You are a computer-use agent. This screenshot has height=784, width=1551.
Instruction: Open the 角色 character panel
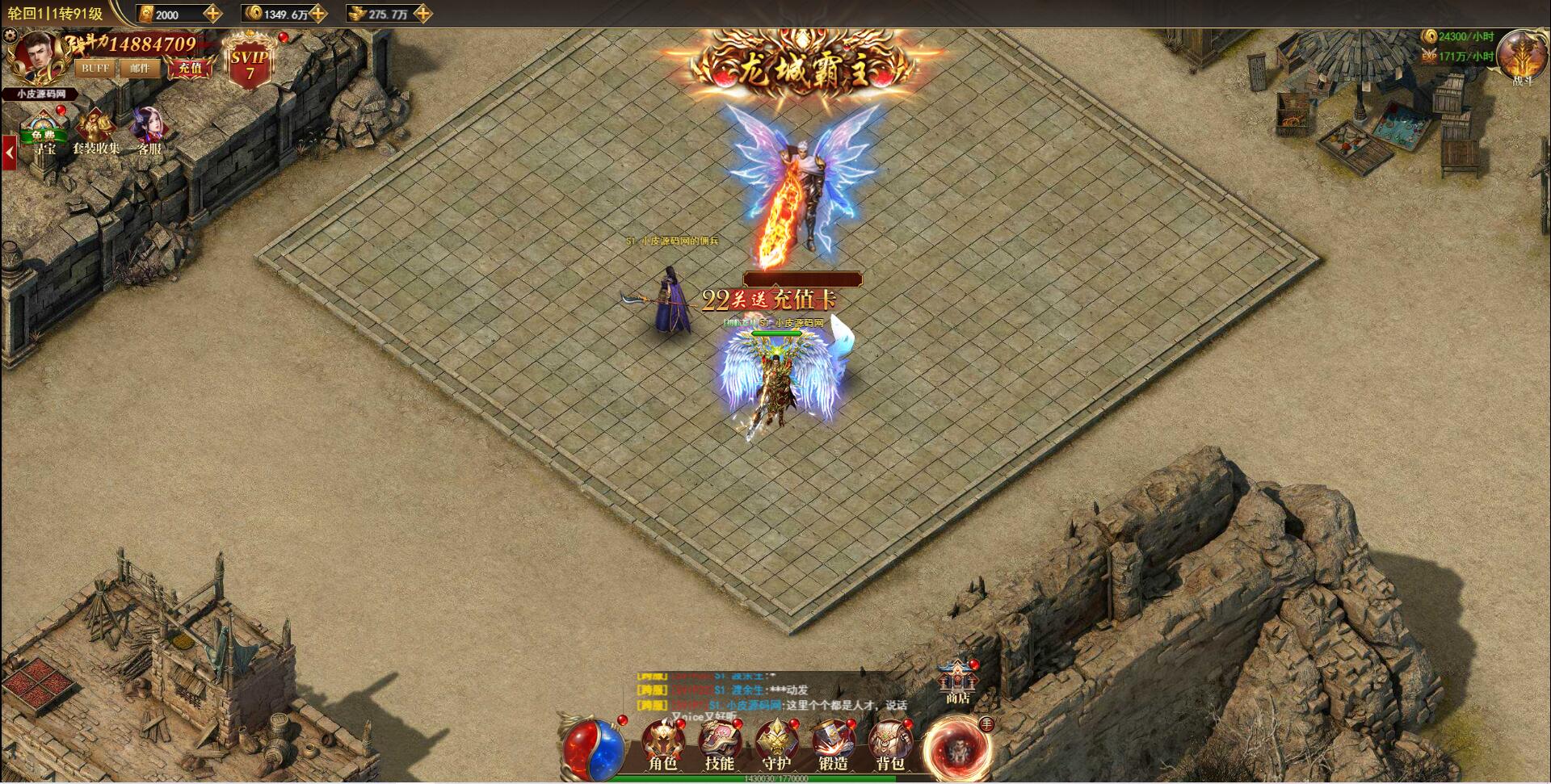663,741
